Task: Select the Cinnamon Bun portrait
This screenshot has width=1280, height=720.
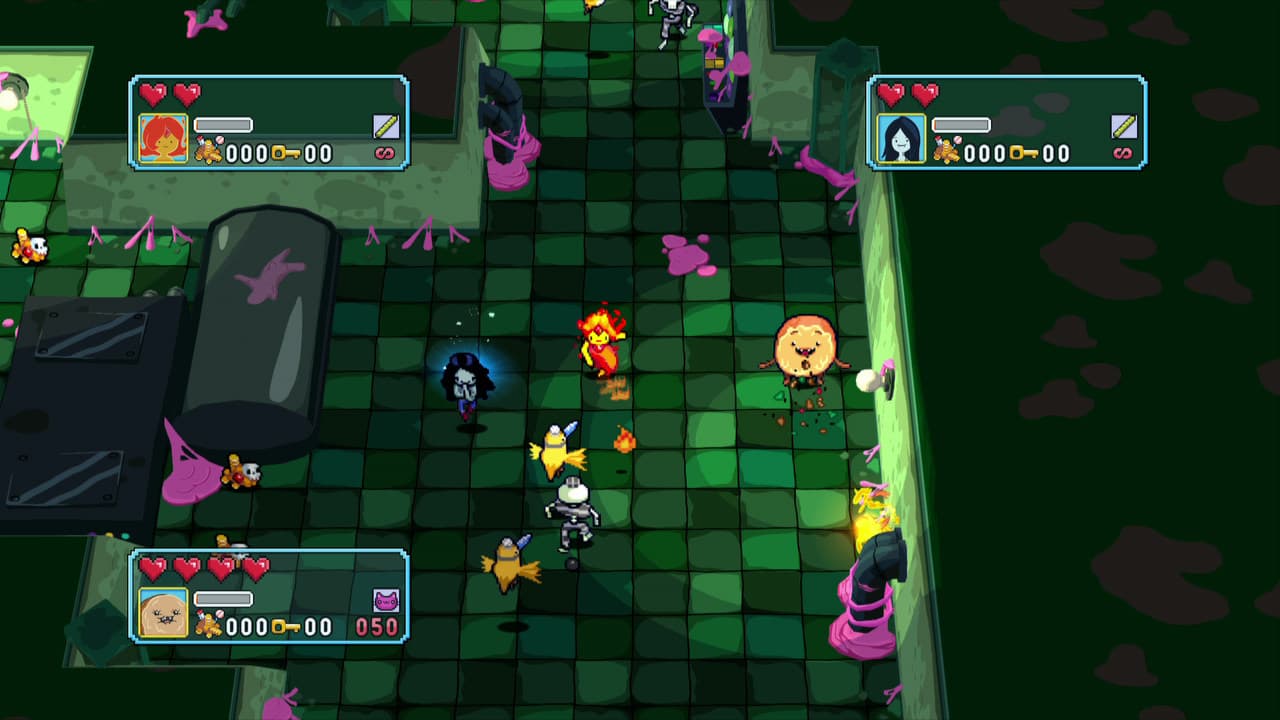Action: coord(163,613)
